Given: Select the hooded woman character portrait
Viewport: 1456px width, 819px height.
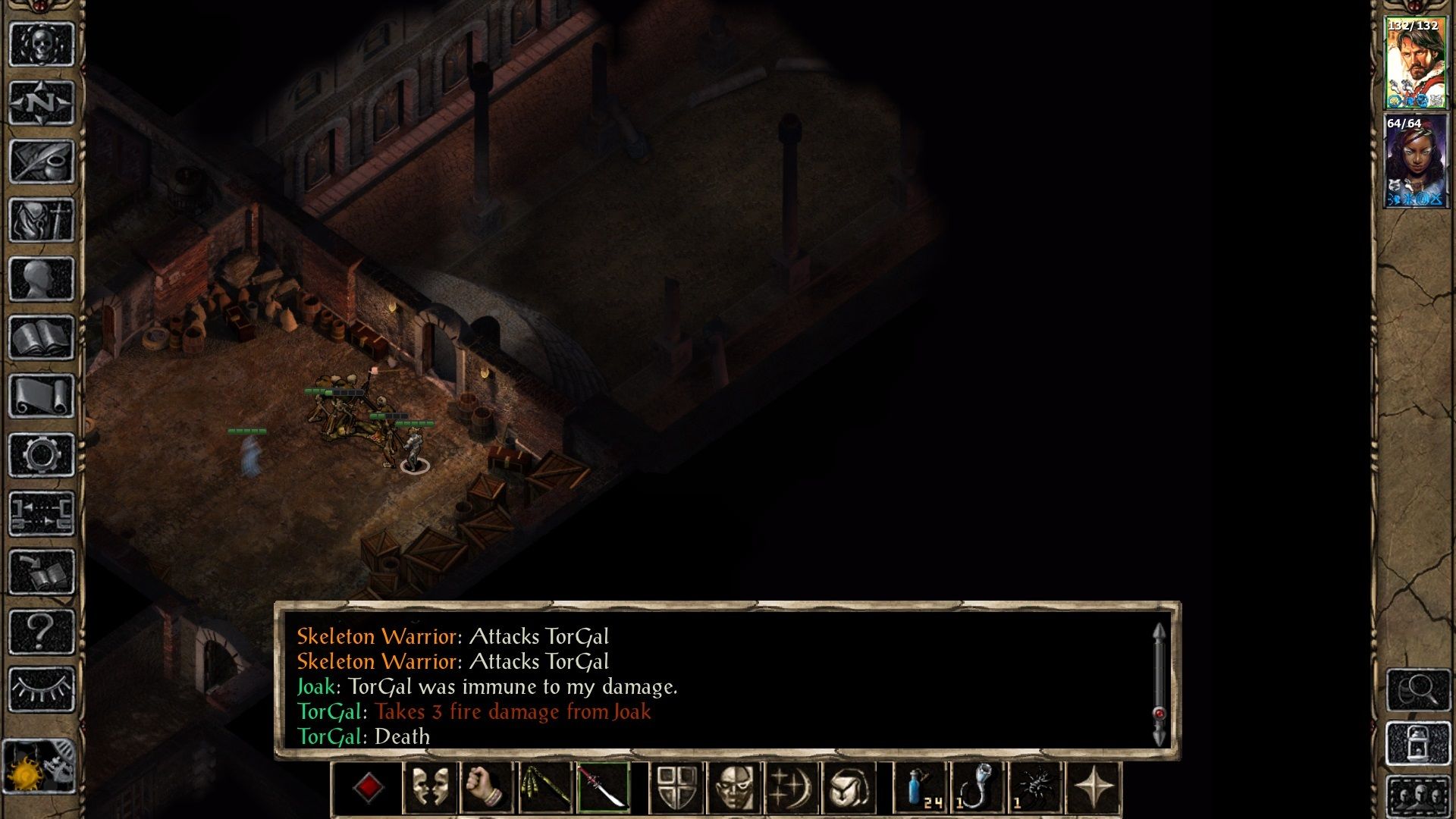Looking at the screenshot, I should pyautogui.click(x=1415, y=161).
